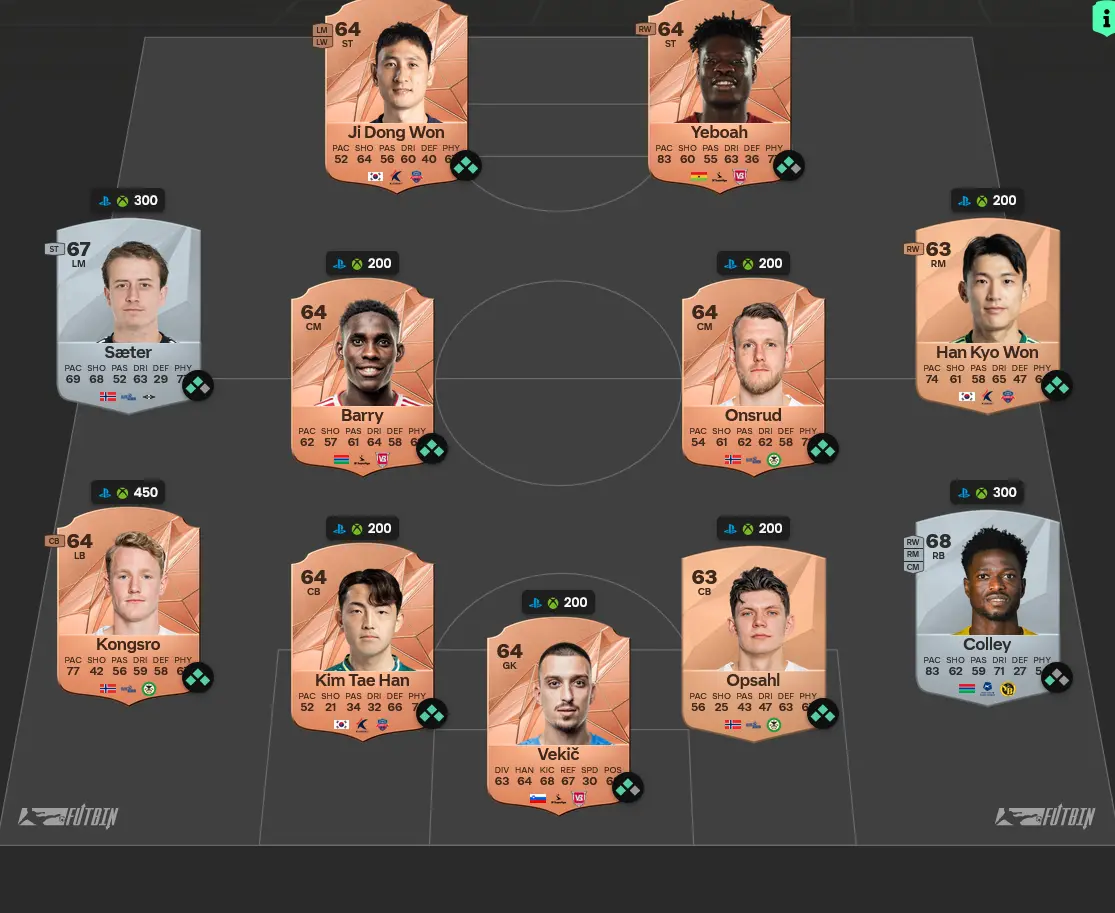Choose the Sæter left midfielder card
The image size is (1115, 913).
point(128,310)
